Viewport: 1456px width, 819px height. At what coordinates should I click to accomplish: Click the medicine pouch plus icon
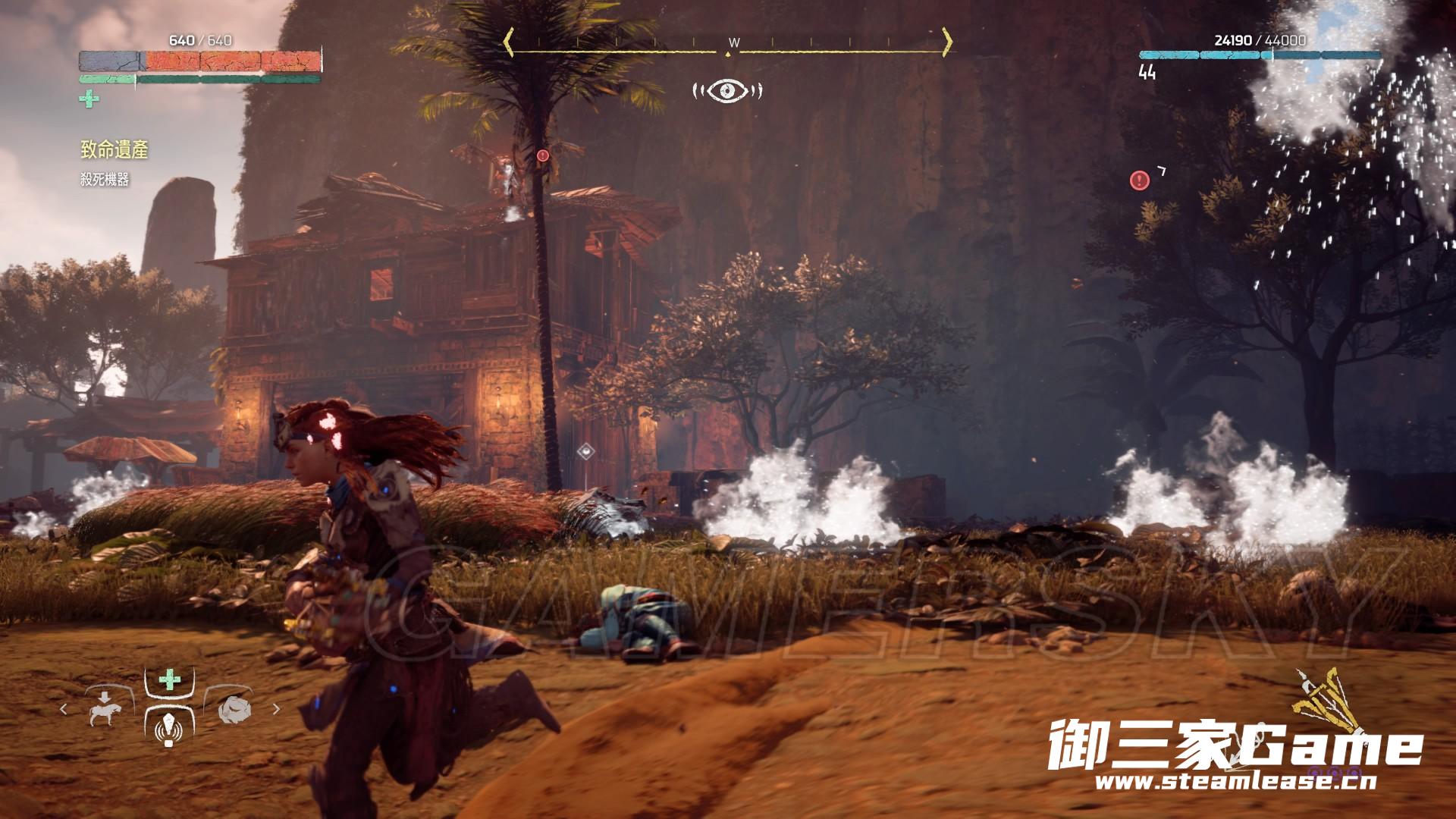tap(89, 99)
